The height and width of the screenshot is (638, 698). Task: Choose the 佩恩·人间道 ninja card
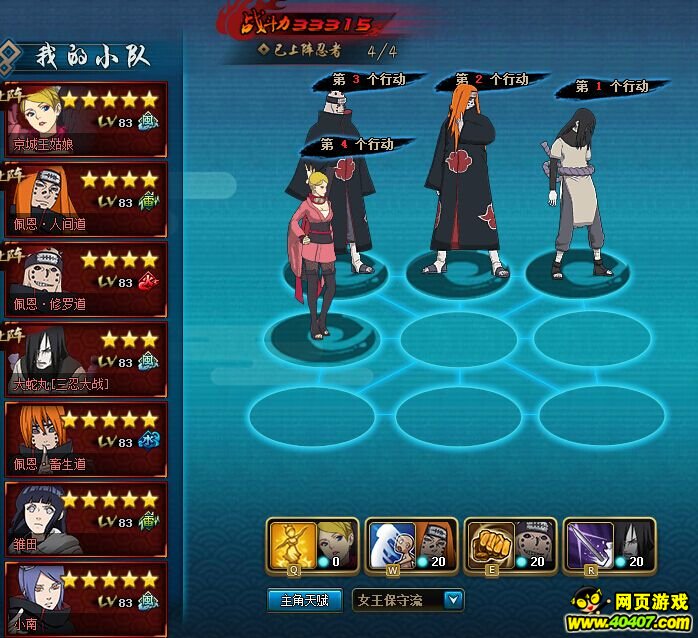84,200
